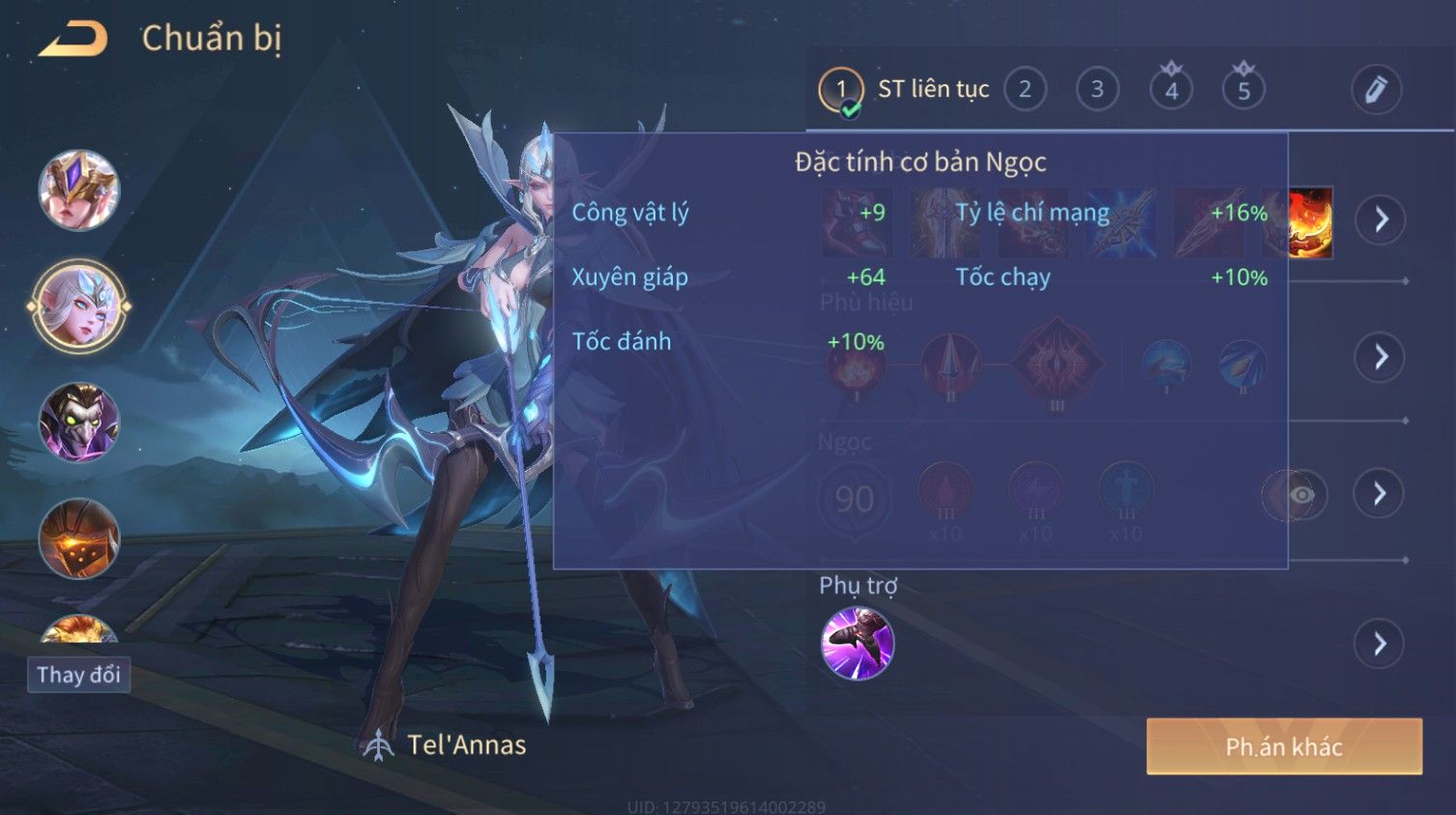Open the Phụ trợ selection arrow
Image resolution: width=1456 pixels, height=815 pixels.
(1380, 644)
